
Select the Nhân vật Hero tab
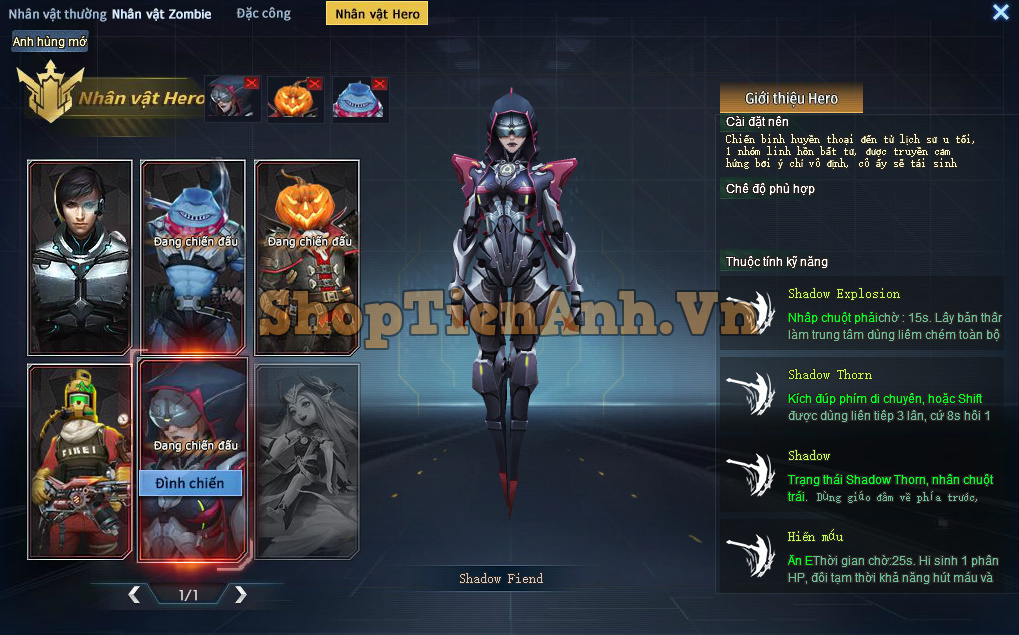pyautogui.click(x=378, y=14)
